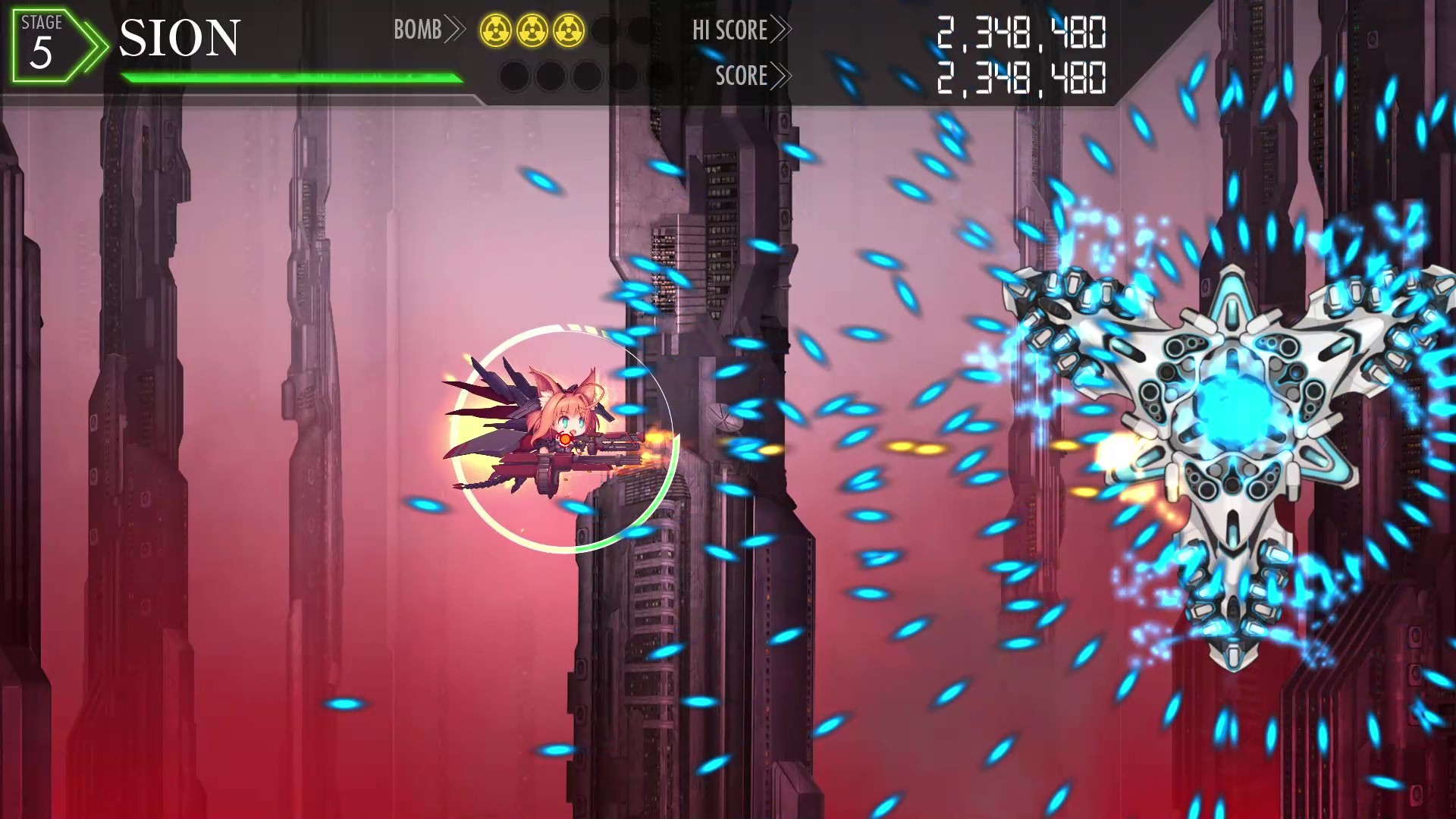Viewport: 1456px width, 819px height.
Task: Expand the chevron next to BOMB
Action: click(455, 30)
